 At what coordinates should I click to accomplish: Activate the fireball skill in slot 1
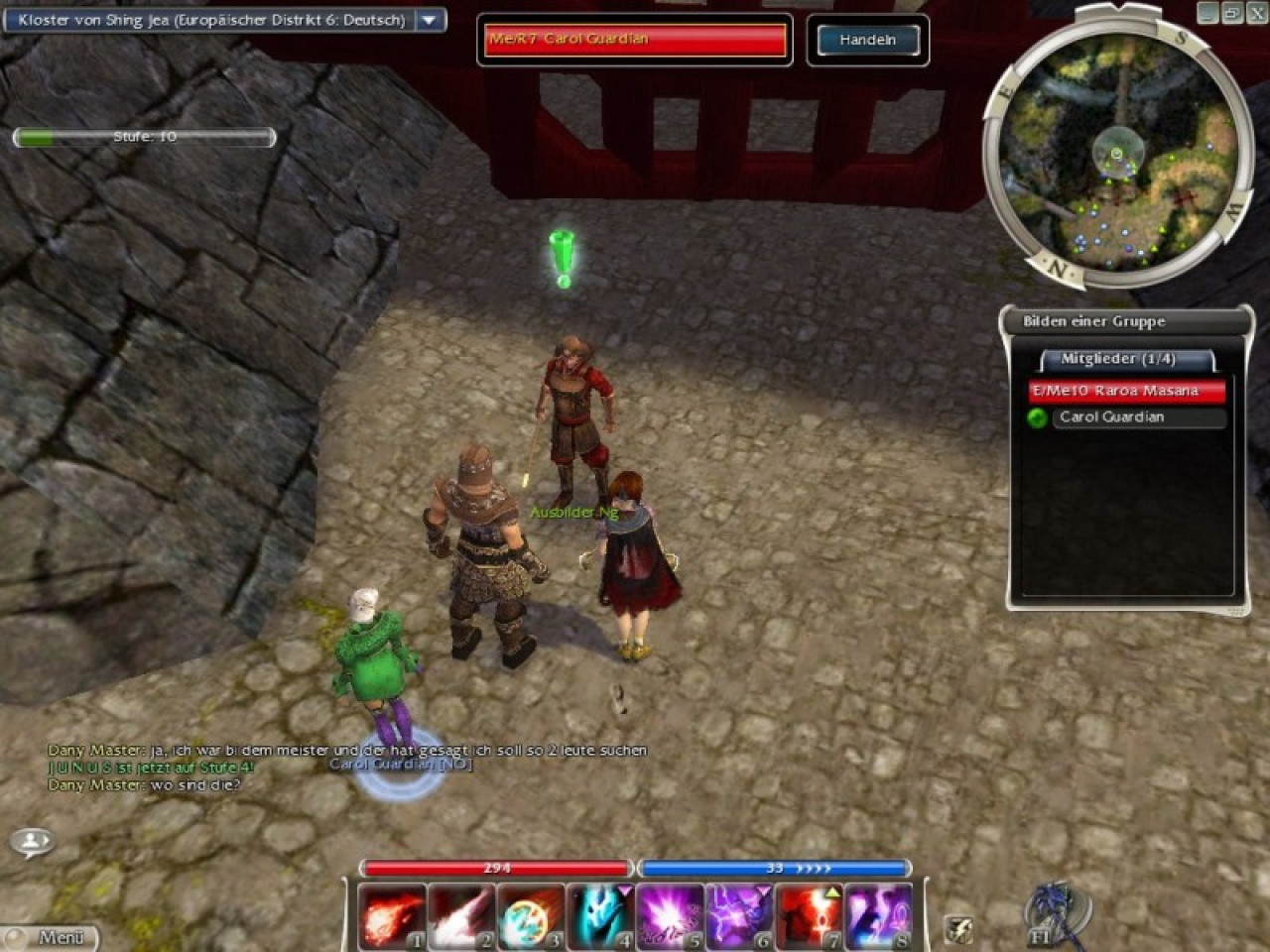(392, 914)
